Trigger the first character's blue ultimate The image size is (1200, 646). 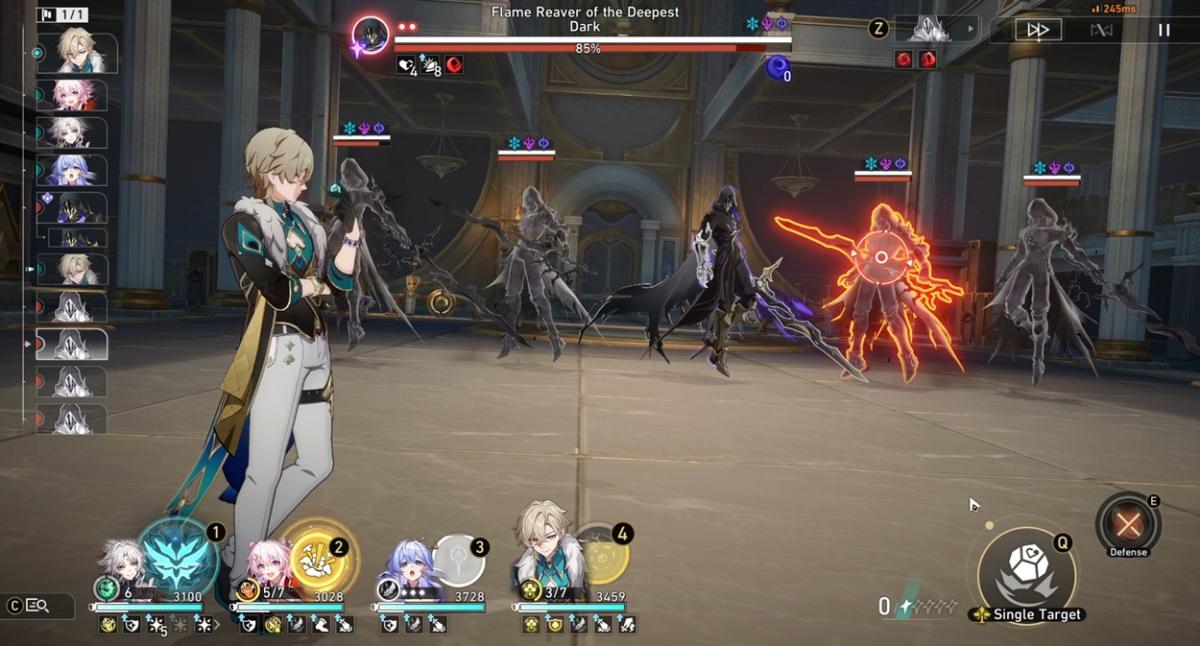[x=178, y=556]
